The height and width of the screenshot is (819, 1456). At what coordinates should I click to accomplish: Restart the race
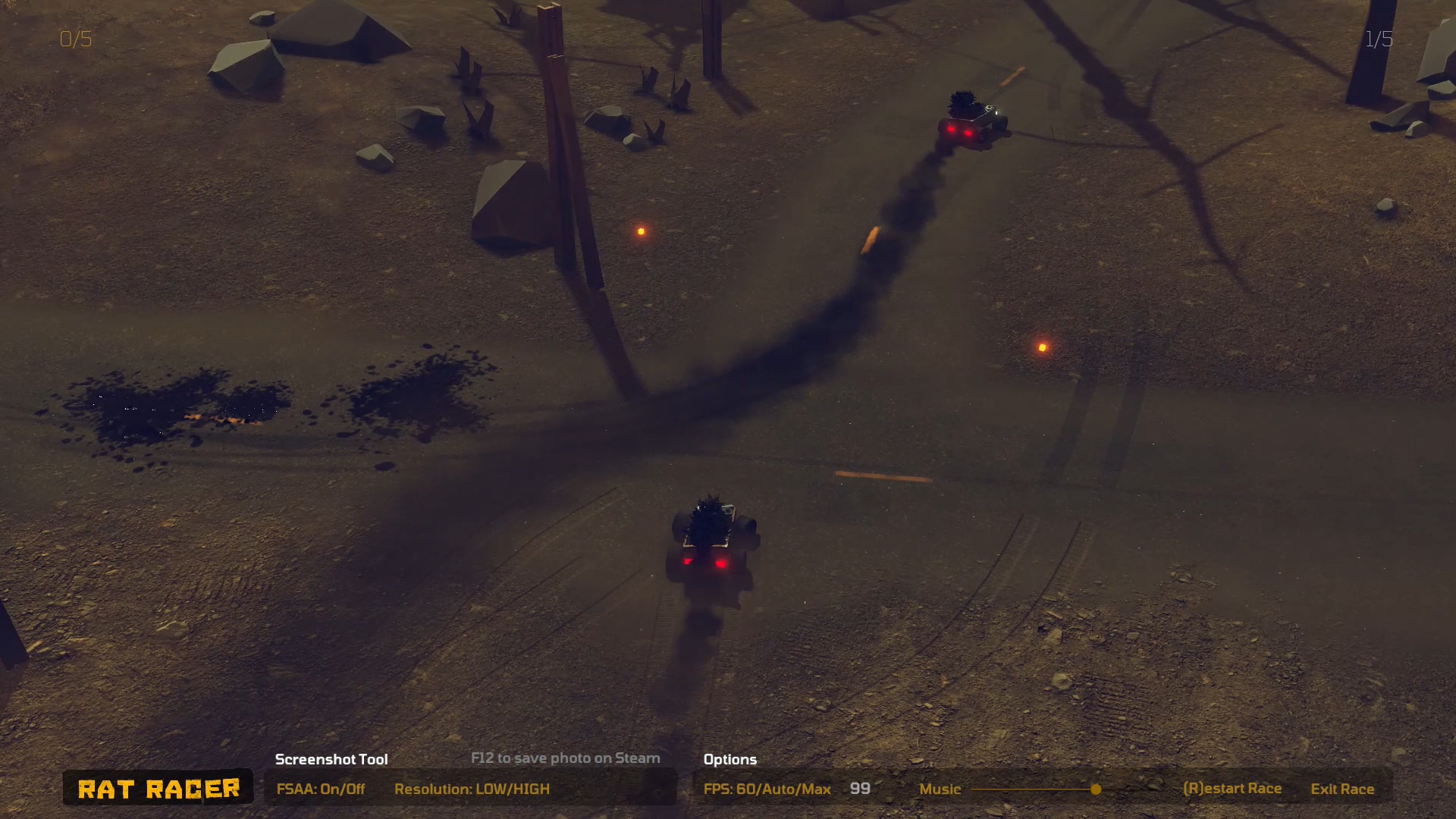[x=1232, y=789]
